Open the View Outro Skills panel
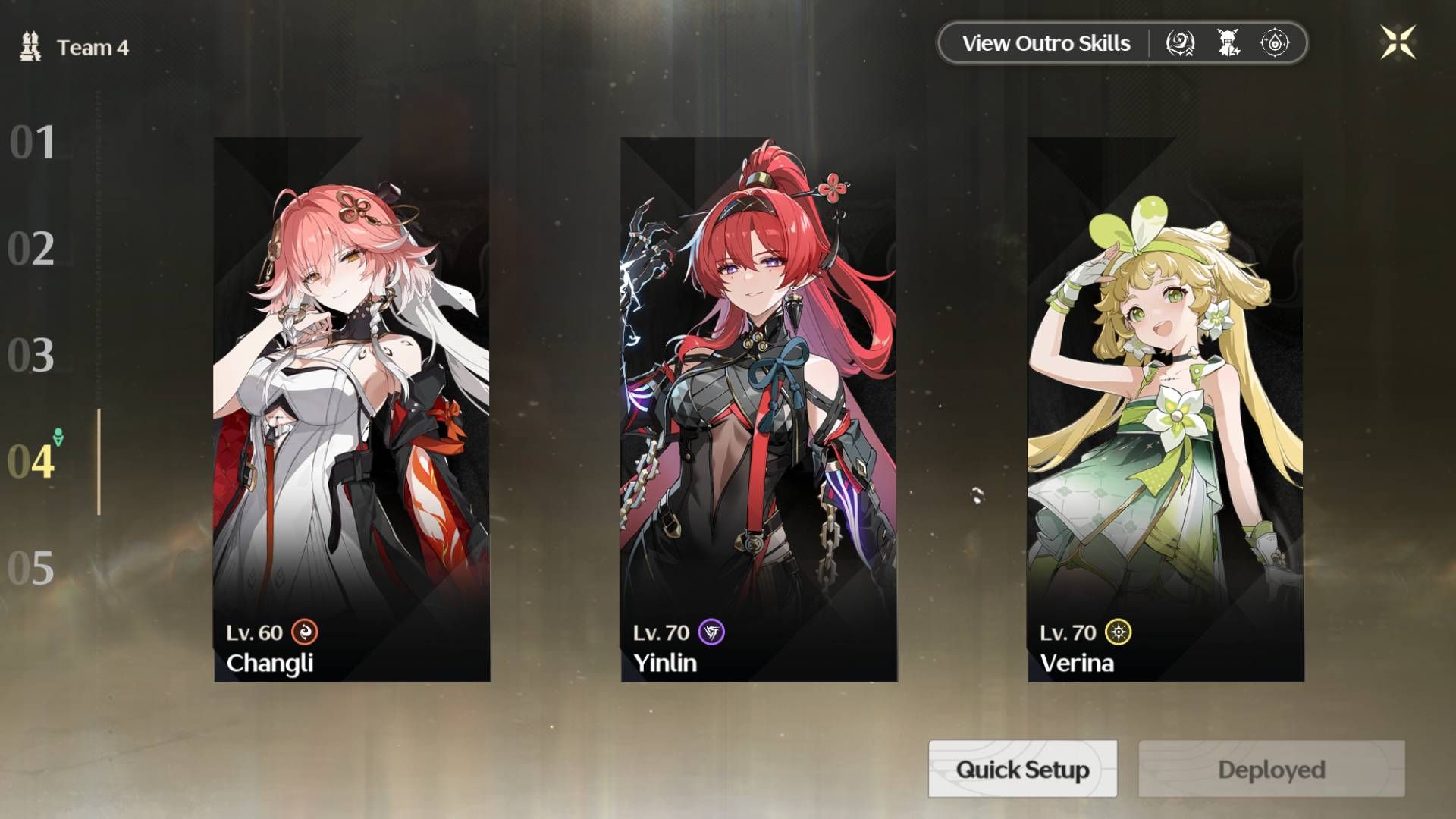The height and width of the screenshot is (819, 1456). [x=1046, y=43]
